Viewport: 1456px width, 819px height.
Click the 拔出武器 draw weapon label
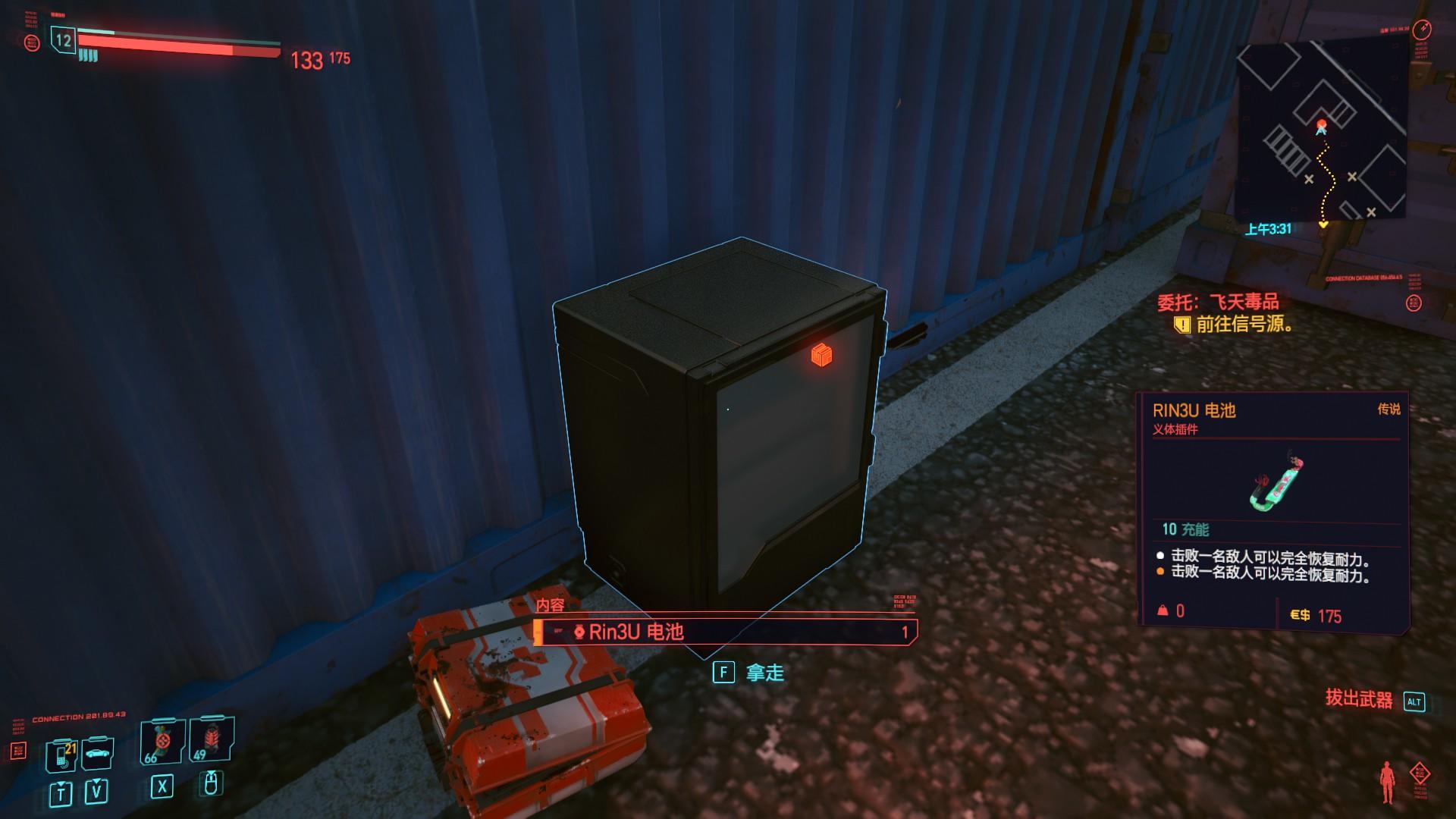click(1359, 699)
